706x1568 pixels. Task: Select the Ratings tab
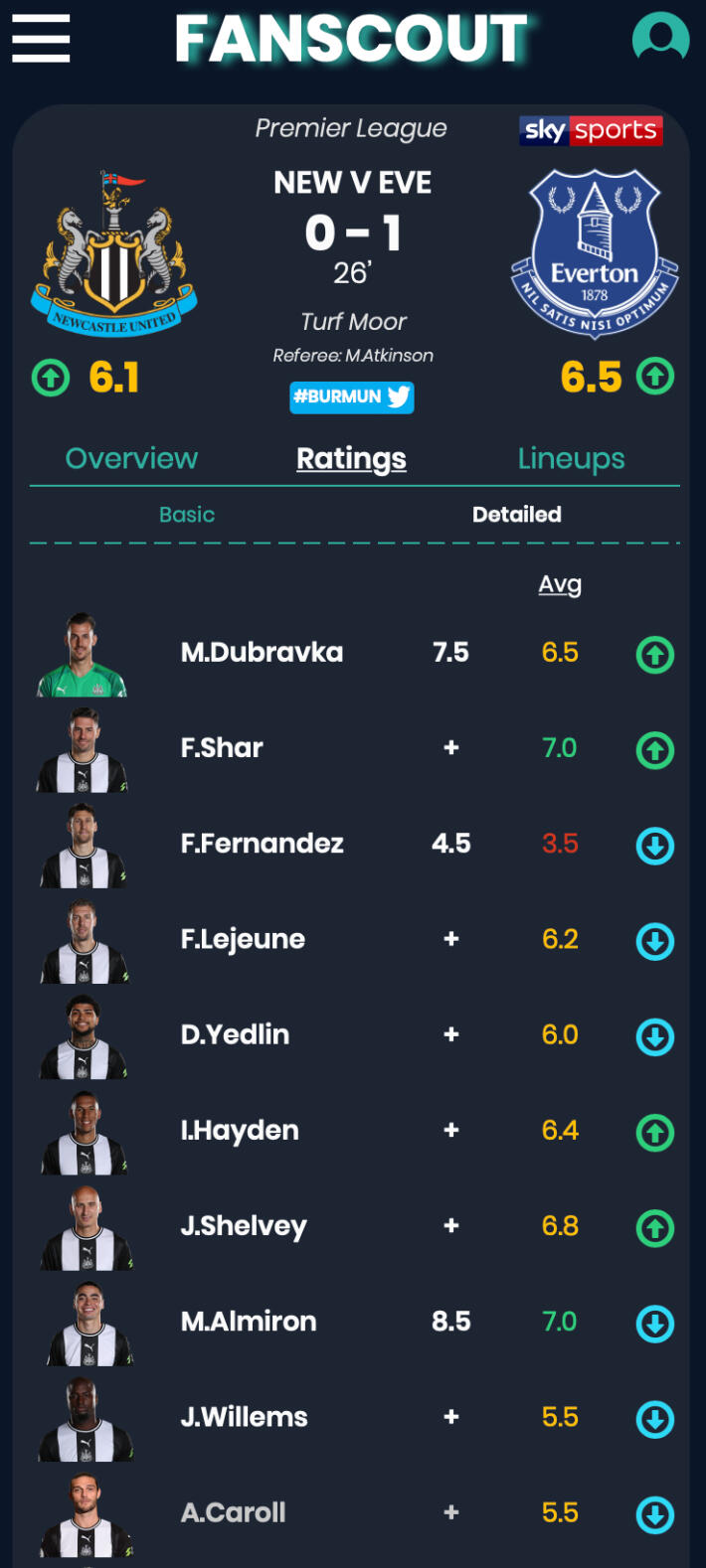tap(351, 458)
